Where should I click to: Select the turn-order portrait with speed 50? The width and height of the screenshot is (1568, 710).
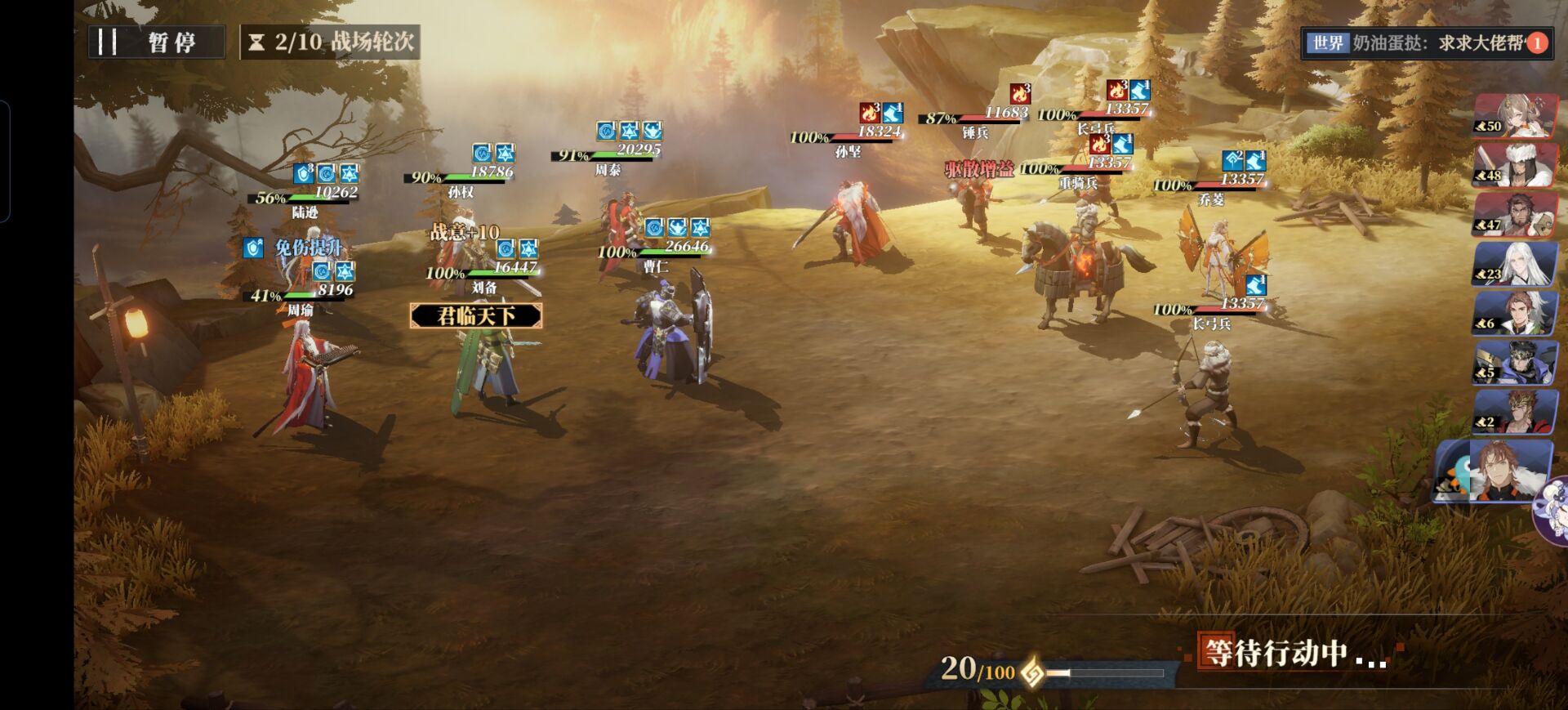(x=1515, y=116)
